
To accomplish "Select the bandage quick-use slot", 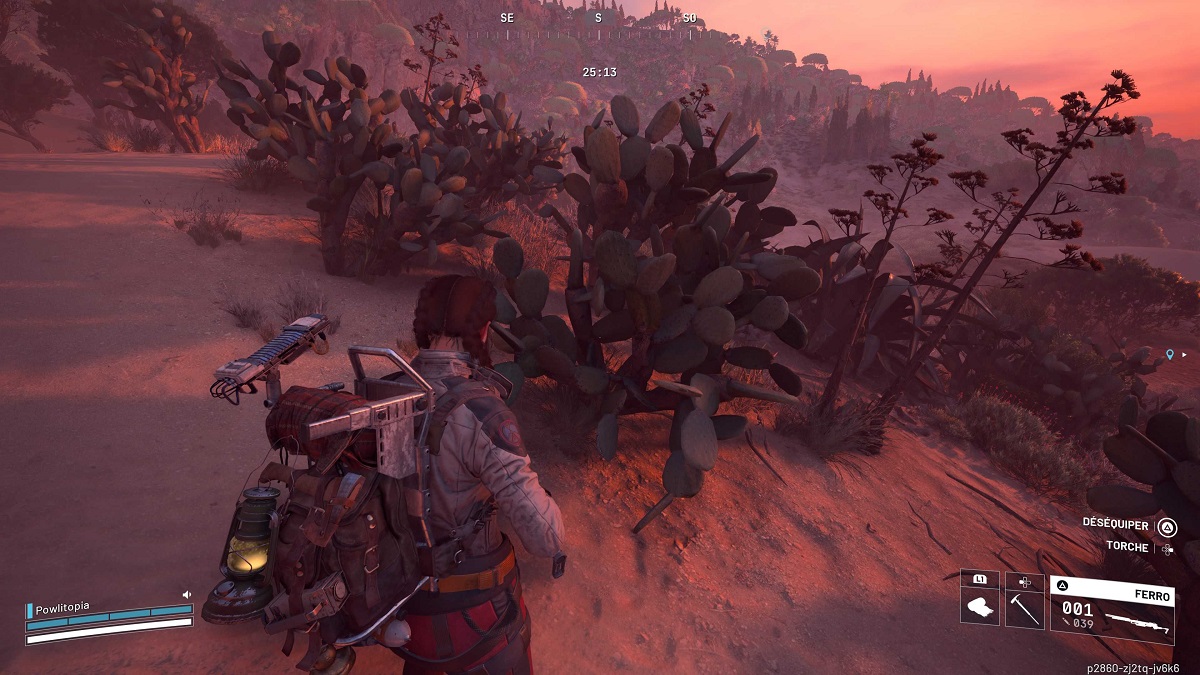I will point(979,606).
